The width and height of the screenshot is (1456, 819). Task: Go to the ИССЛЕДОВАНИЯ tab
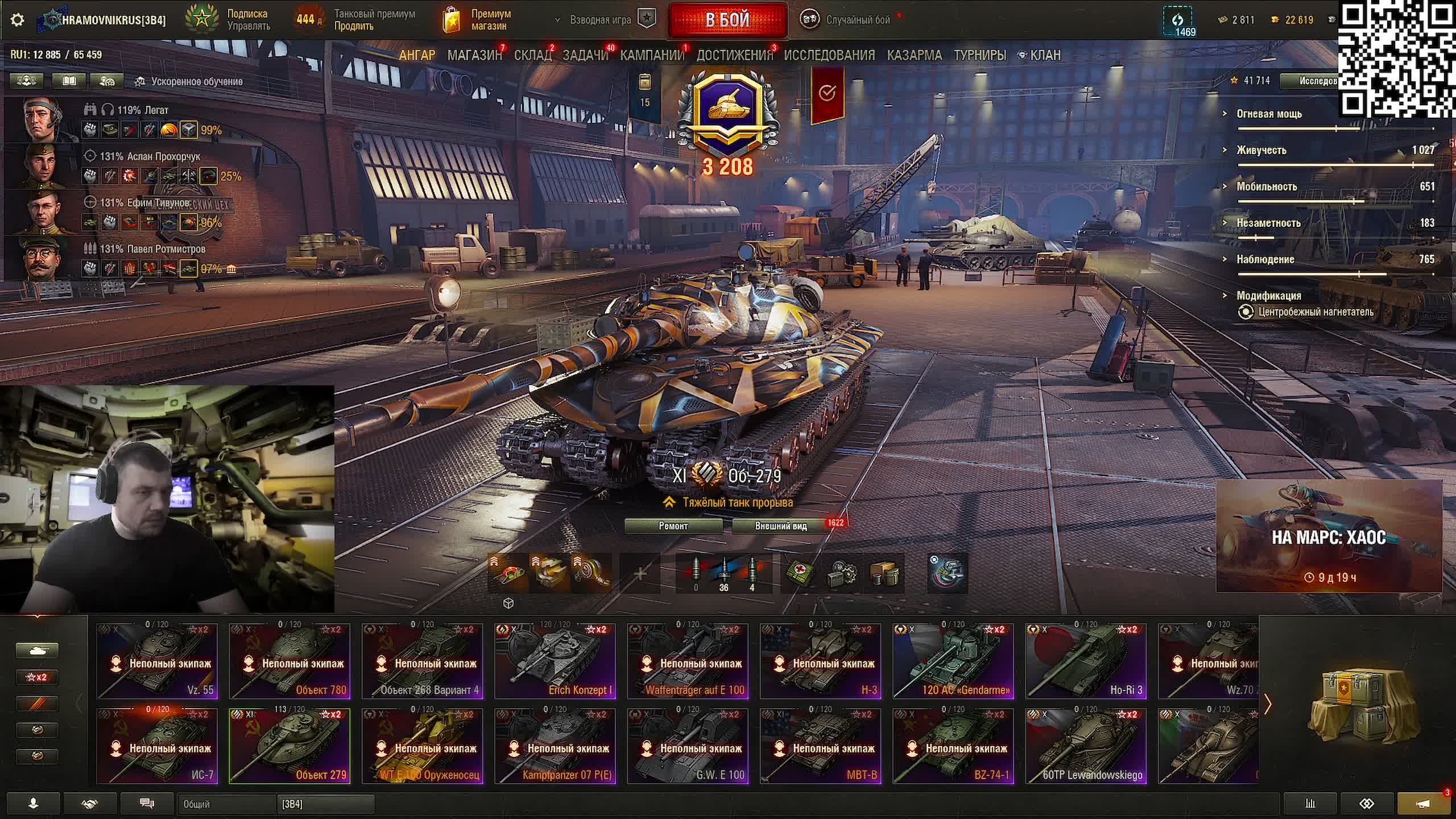(829, 55)
